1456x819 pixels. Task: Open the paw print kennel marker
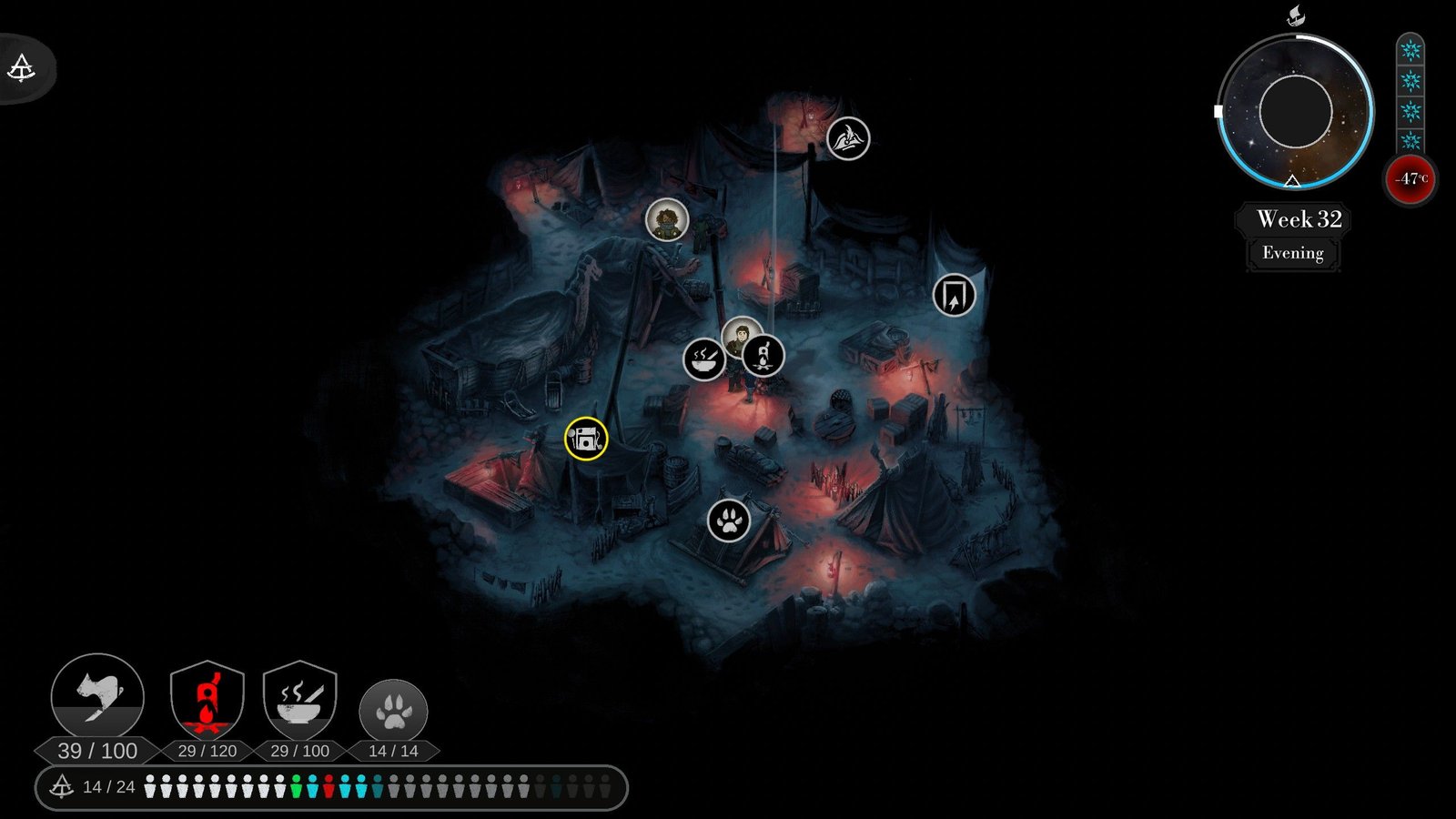pyautogui.click(x=729, y=521)
